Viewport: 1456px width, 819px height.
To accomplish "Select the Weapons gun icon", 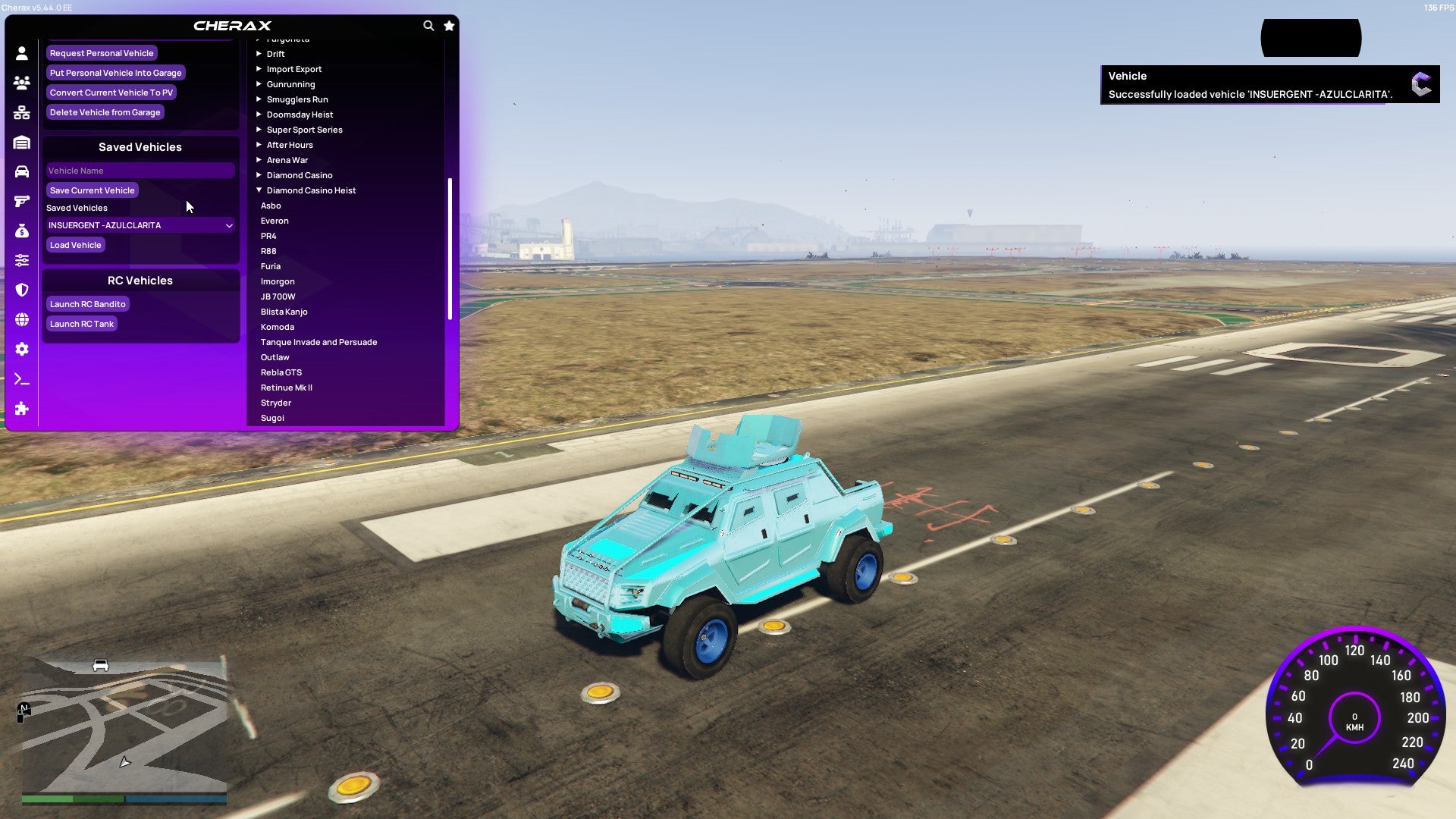I will coord(22,201).
